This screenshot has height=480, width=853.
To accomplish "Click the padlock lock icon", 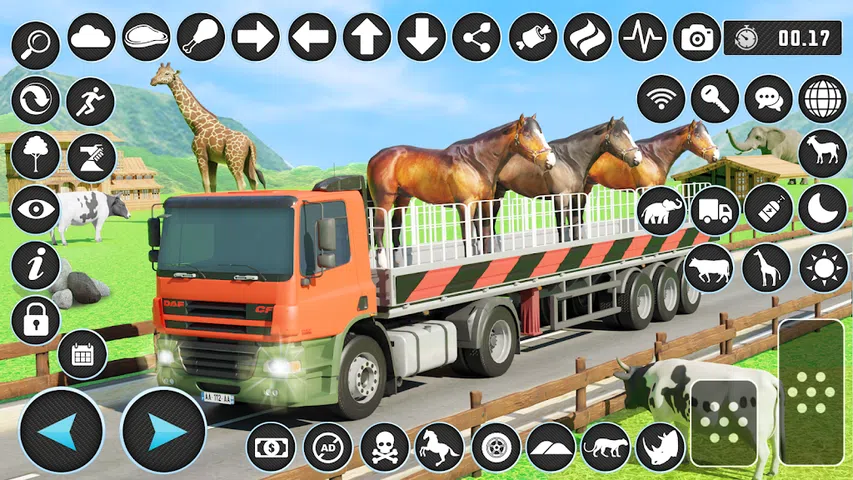I will (37, 320).
